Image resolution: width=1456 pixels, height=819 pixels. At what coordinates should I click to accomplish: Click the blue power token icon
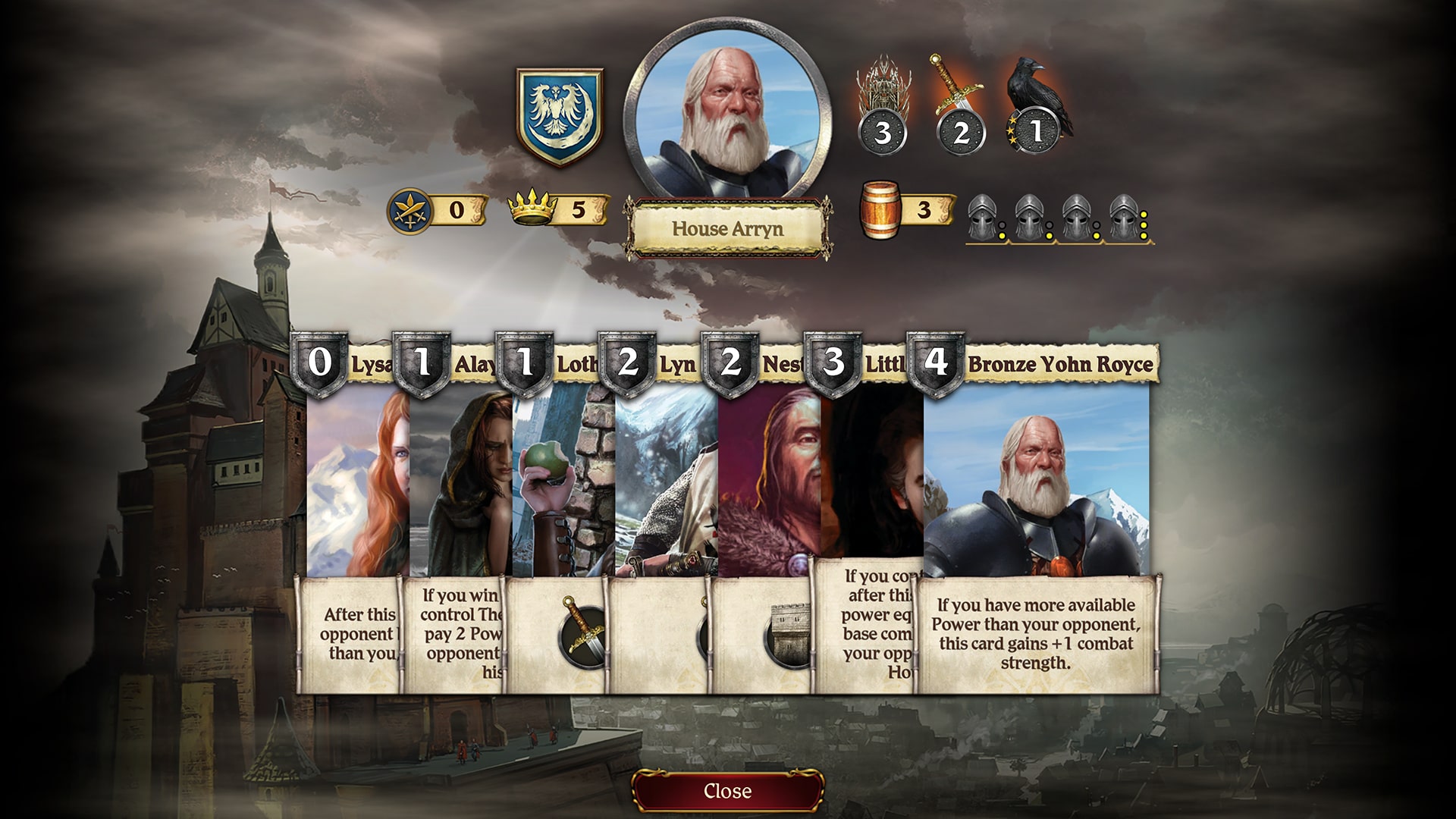[x=410, y=210]
